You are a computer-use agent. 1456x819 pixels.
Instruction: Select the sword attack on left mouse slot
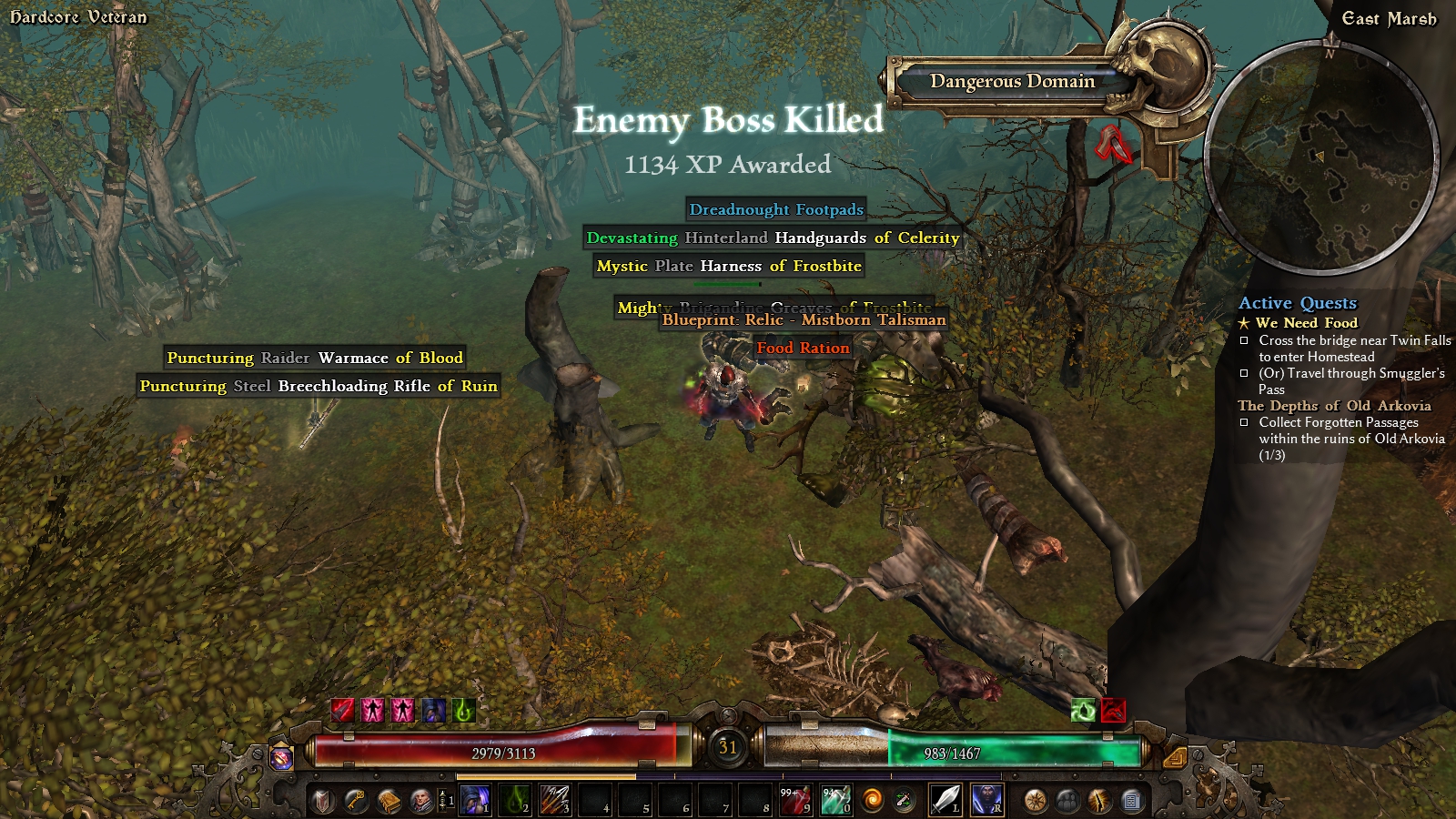[x=945, y=800]
